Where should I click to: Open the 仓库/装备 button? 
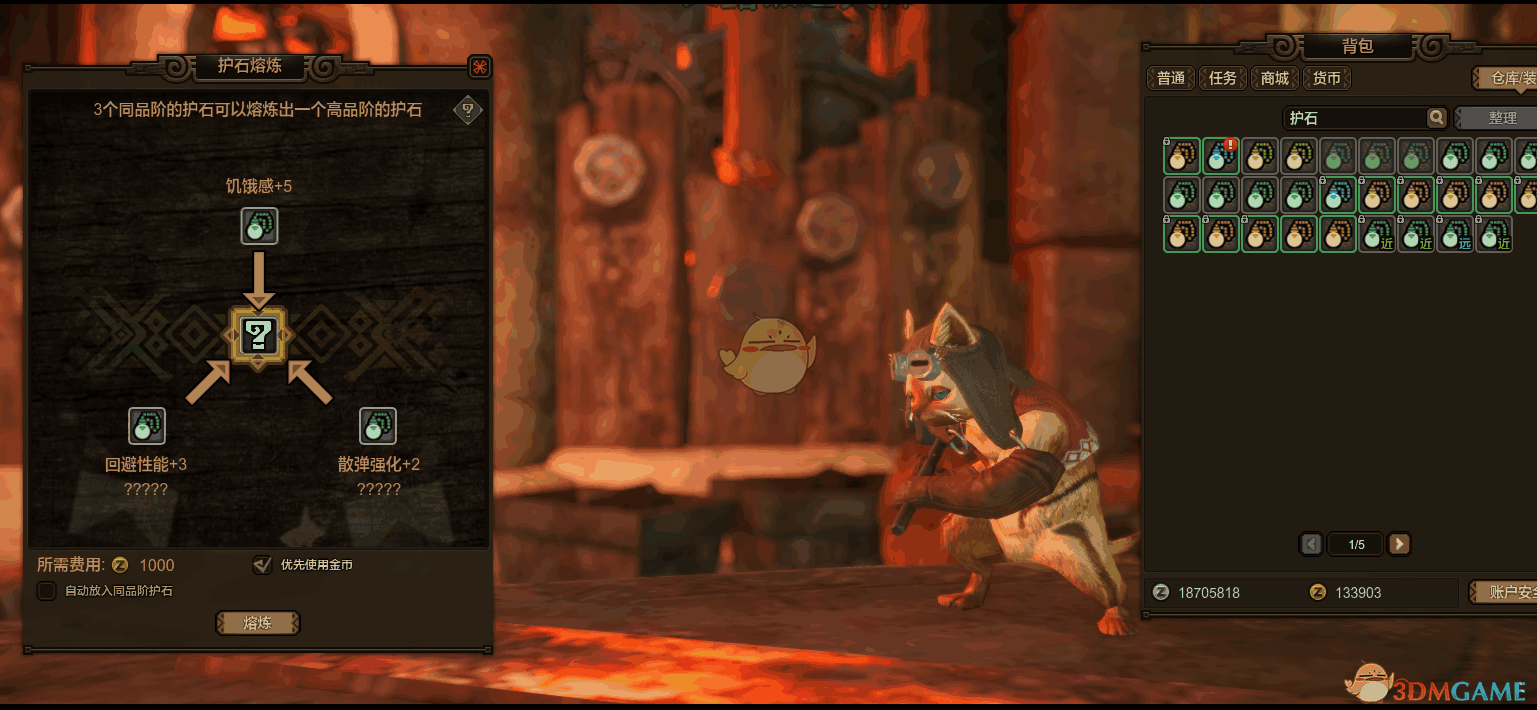(x=1506, y=78)
